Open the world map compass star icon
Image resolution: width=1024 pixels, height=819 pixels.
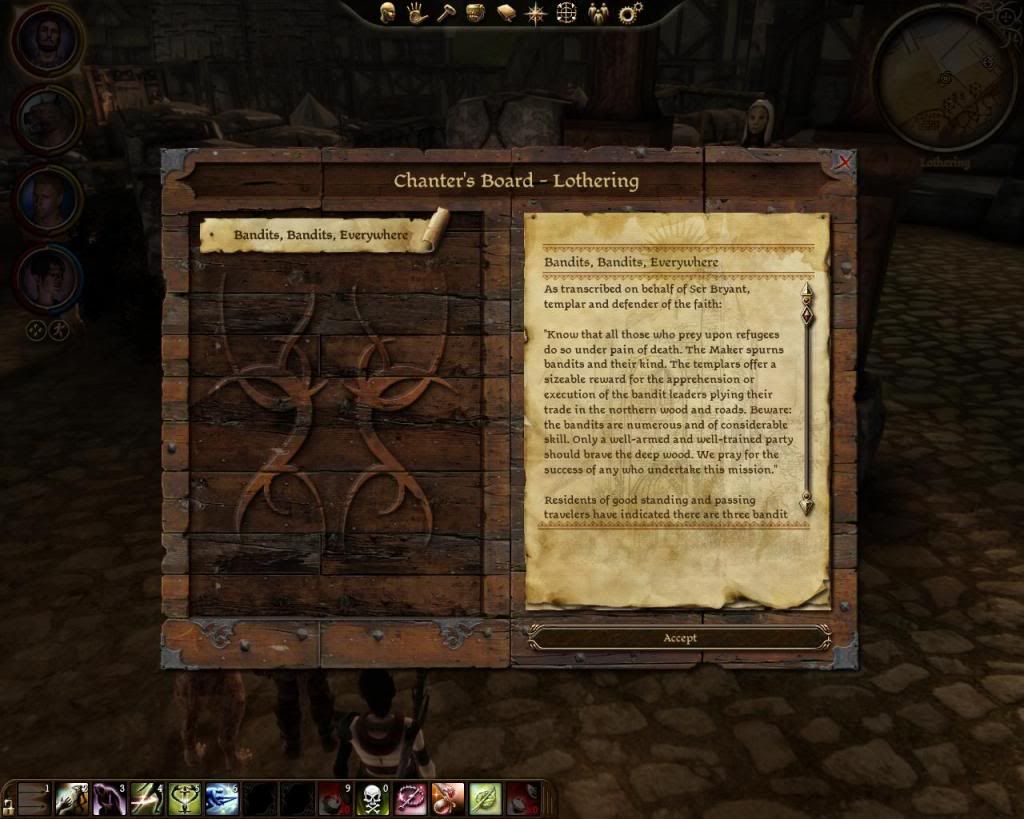click(x=536, y=14)
